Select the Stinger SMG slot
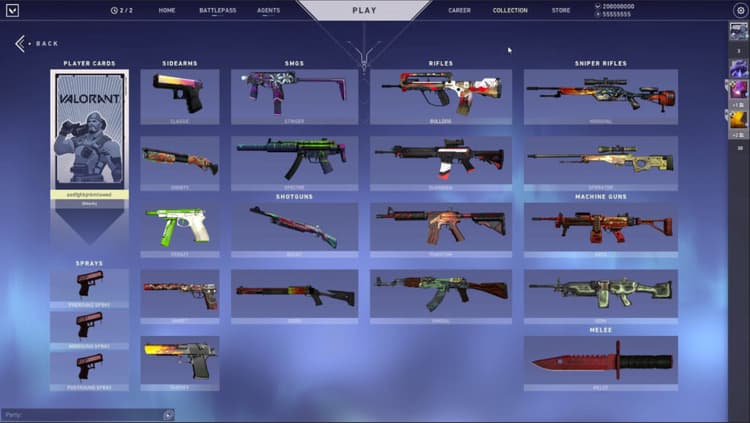 tap(294, 95)
